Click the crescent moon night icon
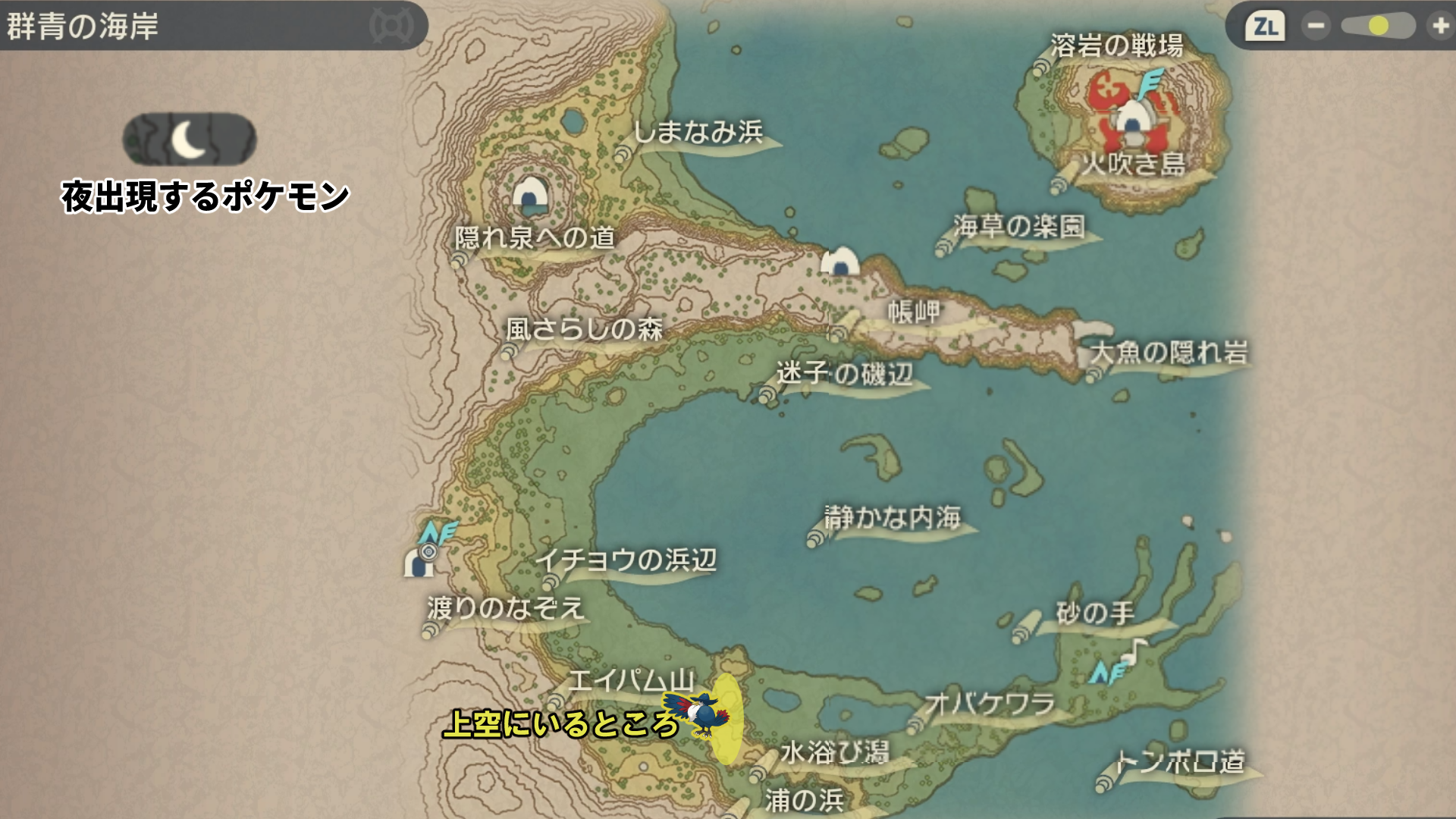 click(190, 140)
